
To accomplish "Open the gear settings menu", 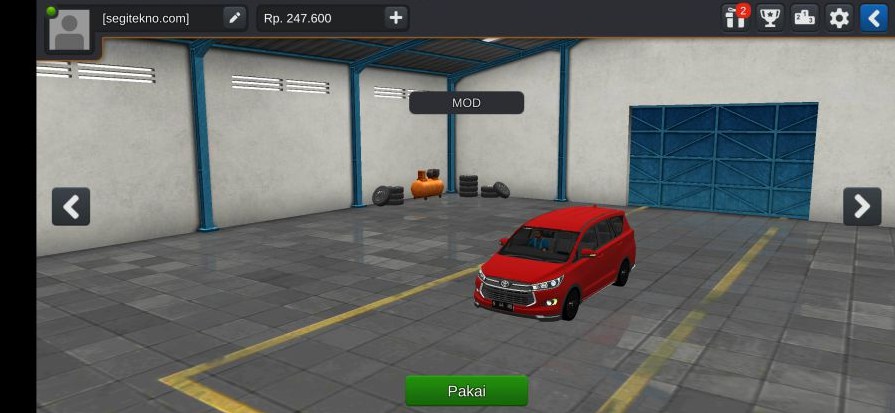I will coord(839,18).
